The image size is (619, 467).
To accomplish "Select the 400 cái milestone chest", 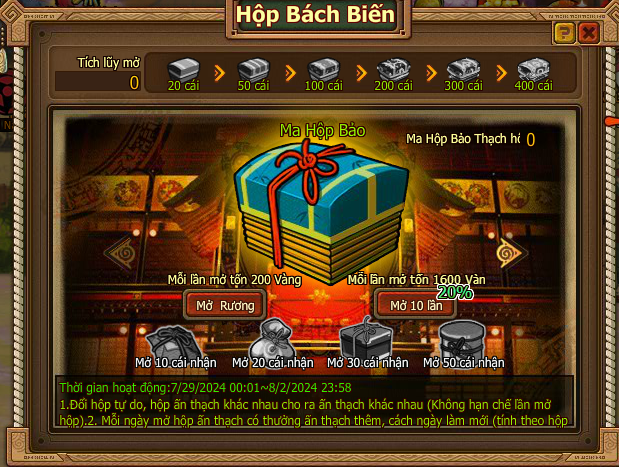I will pyautogui.click(x=532, y=69).
